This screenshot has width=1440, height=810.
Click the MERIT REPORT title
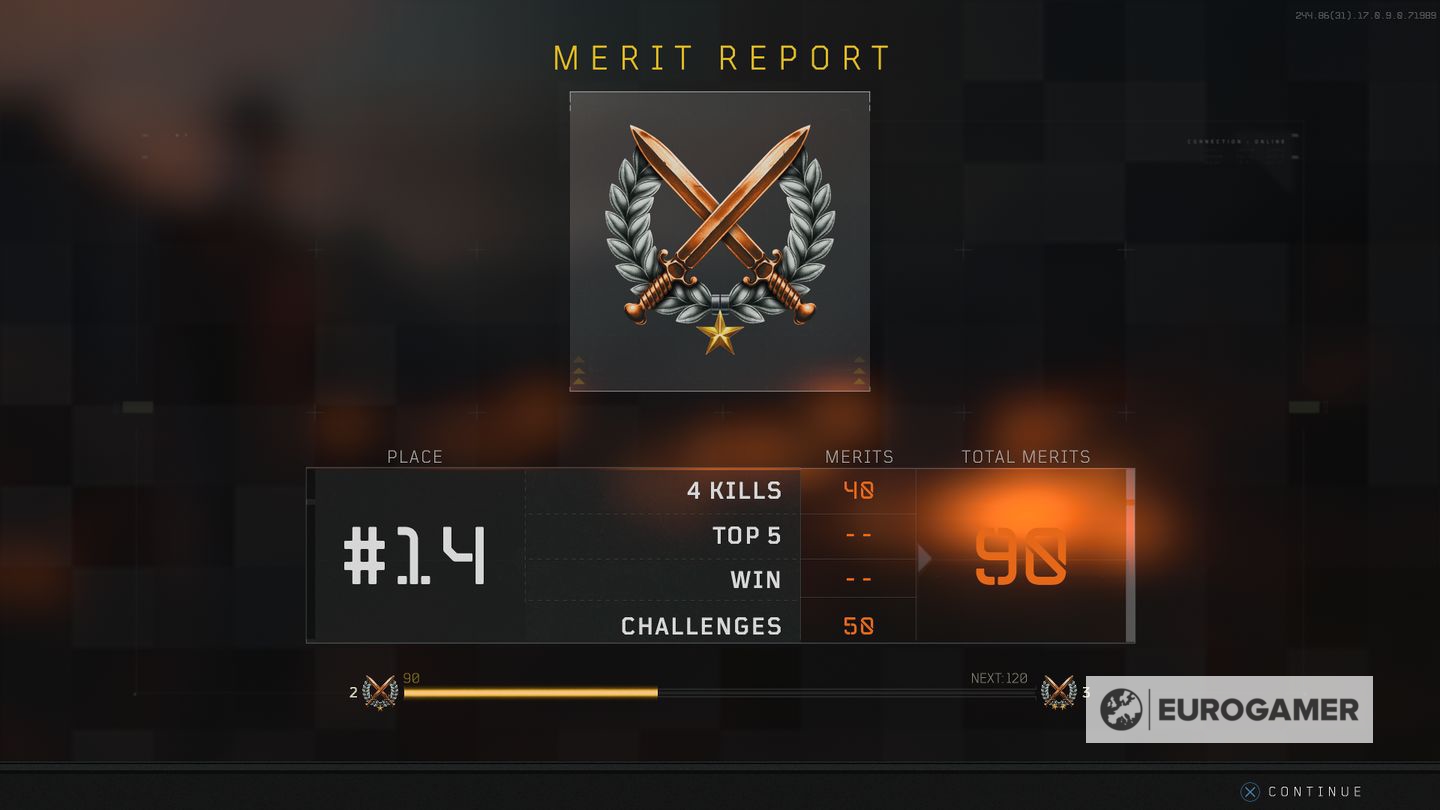click(x=719, y=57)
